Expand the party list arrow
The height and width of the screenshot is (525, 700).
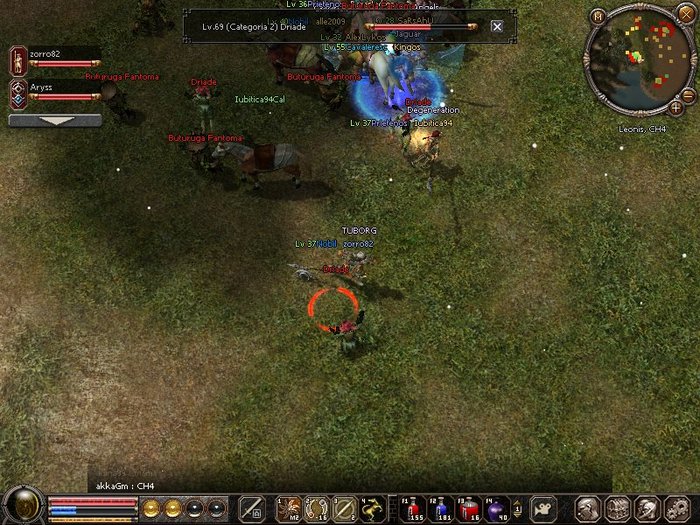(x=55, y=120)
